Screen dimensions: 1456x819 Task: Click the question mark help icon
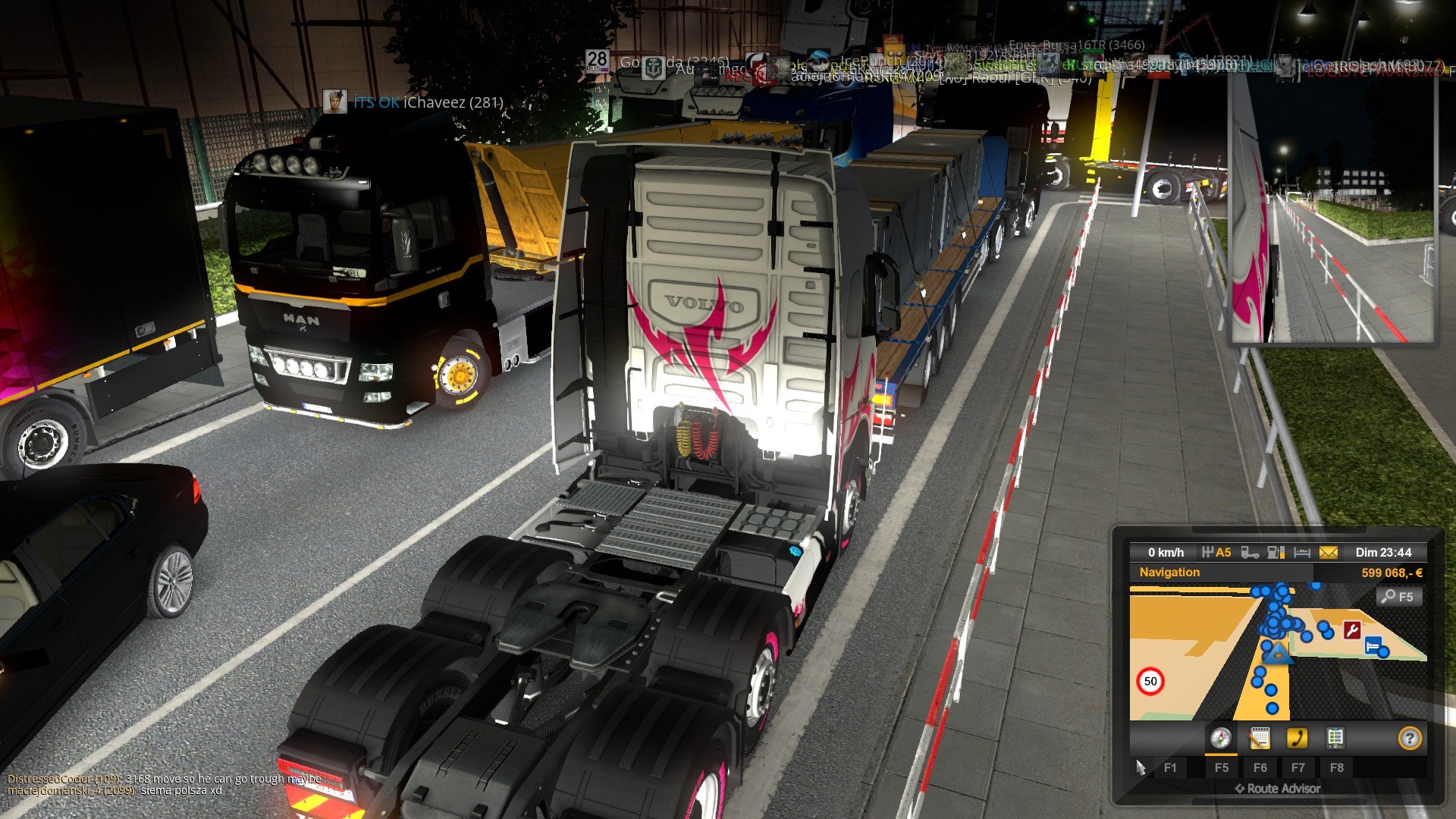click(x=1409, y=738)
